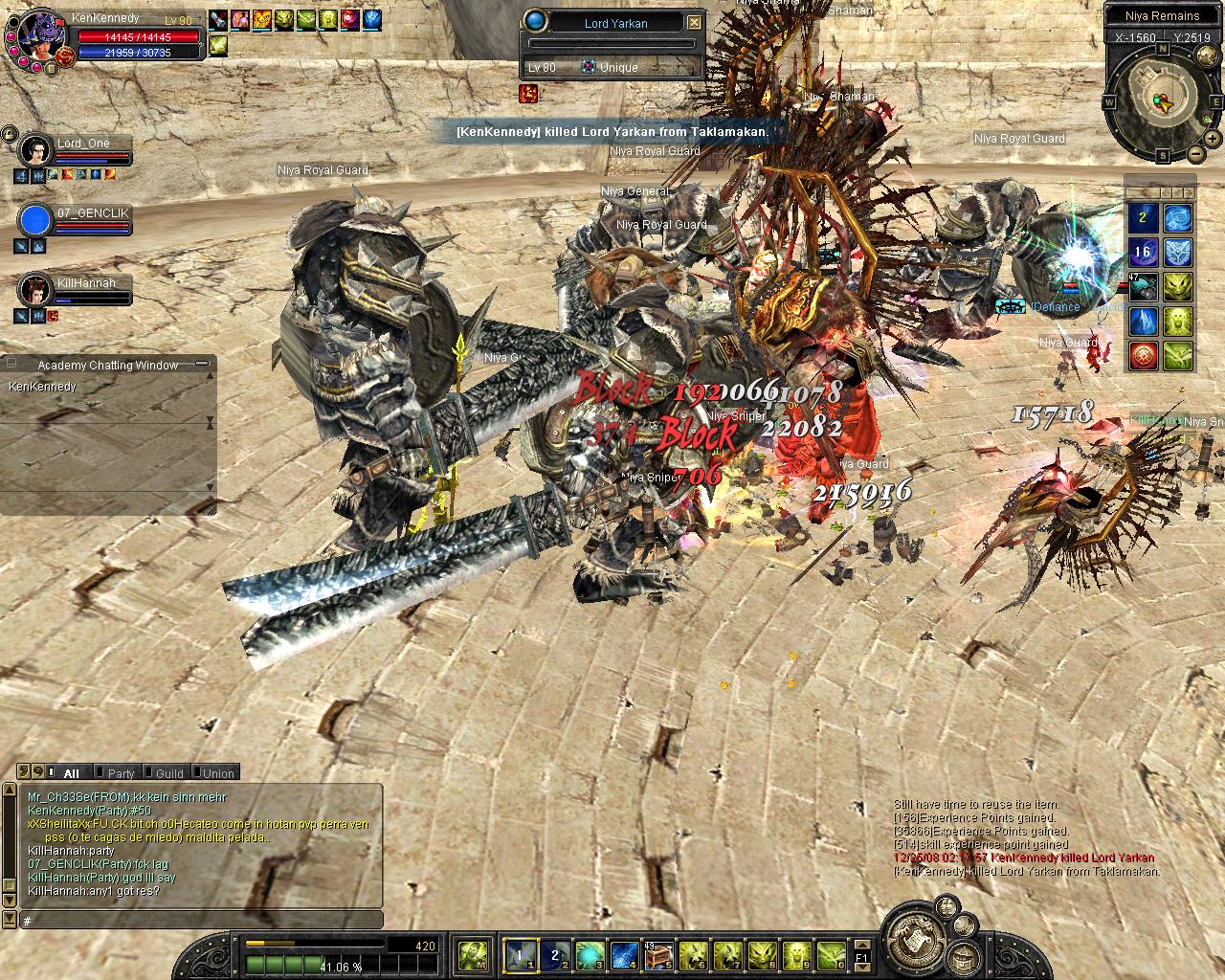Select party member 07_GENCLIK
Viewport: 1225px width, 980px height.
click(35, 220)
